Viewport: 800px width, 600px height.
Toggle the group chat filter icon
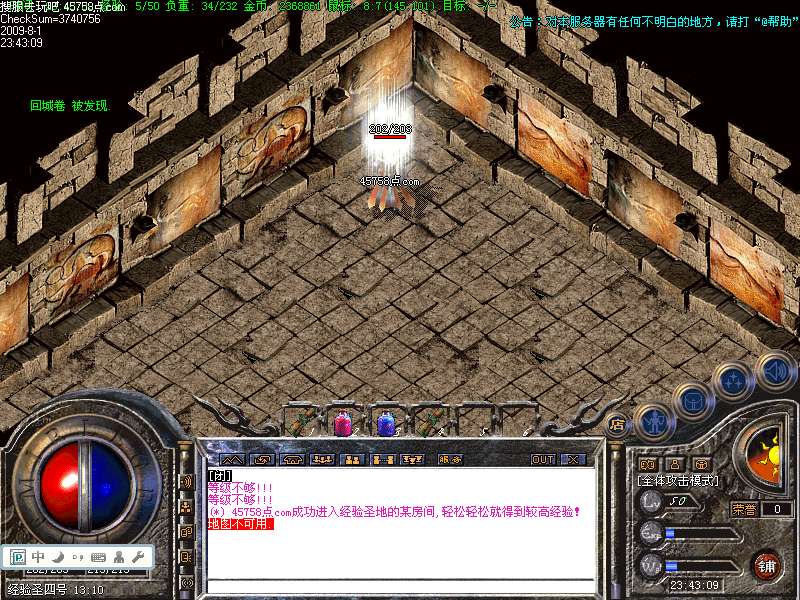(x=186, y=506)
